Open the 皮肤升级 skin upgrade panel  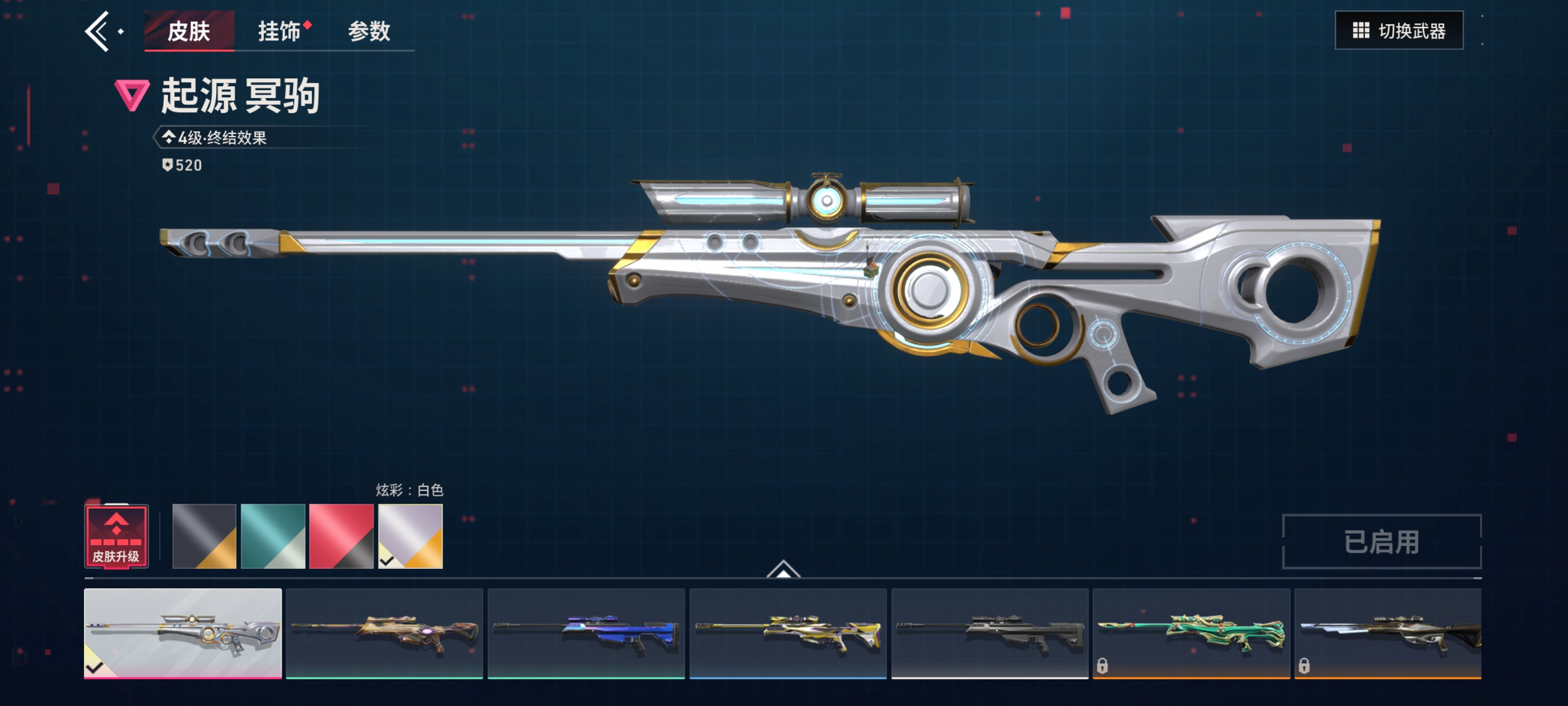116,536
